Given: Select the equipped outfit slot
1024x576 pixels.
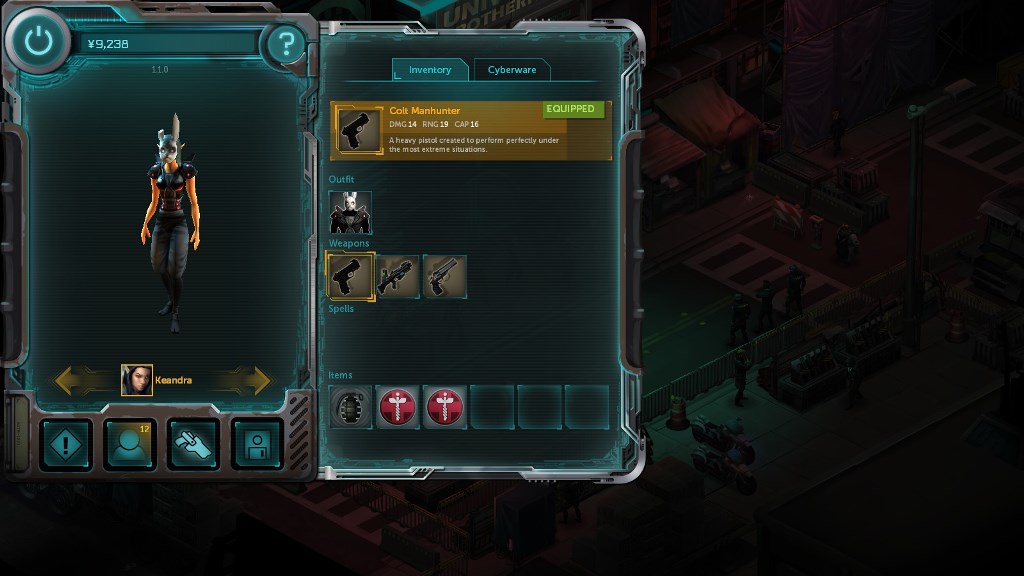Looking at the screenshot, I should pos(350,213).
